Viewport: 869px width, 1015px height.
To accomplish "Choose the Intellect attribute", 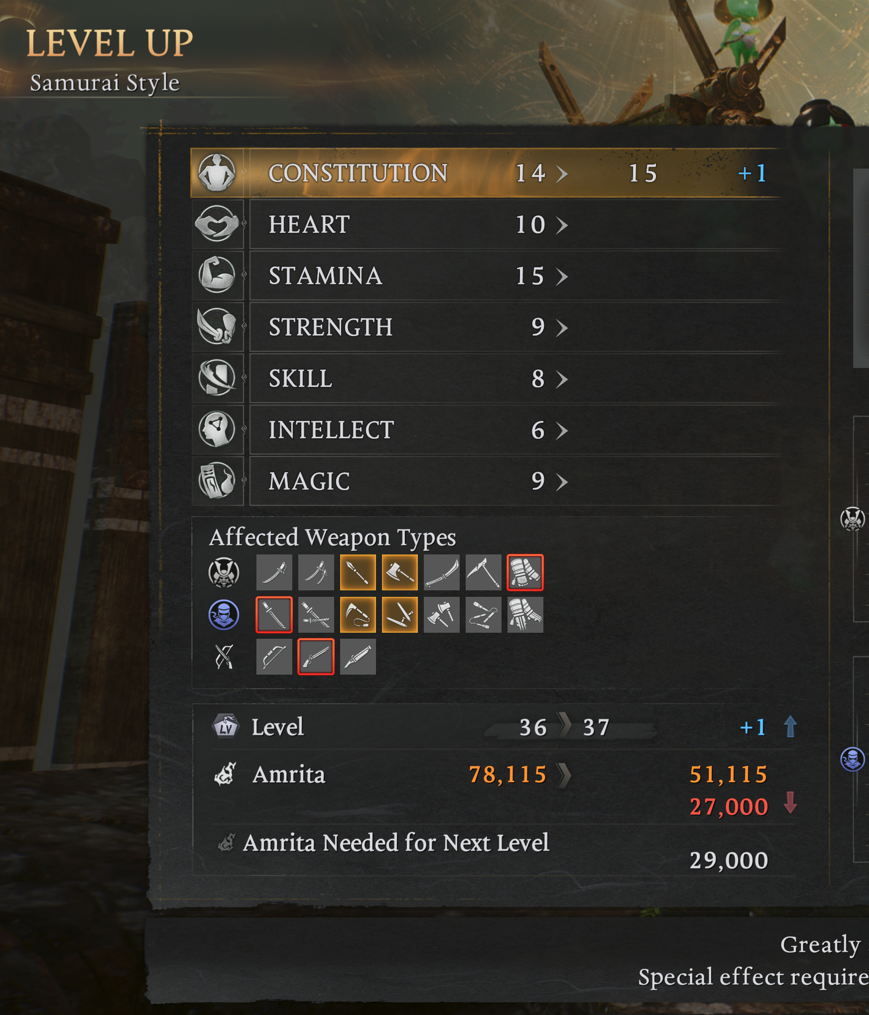I will point(485,430).
